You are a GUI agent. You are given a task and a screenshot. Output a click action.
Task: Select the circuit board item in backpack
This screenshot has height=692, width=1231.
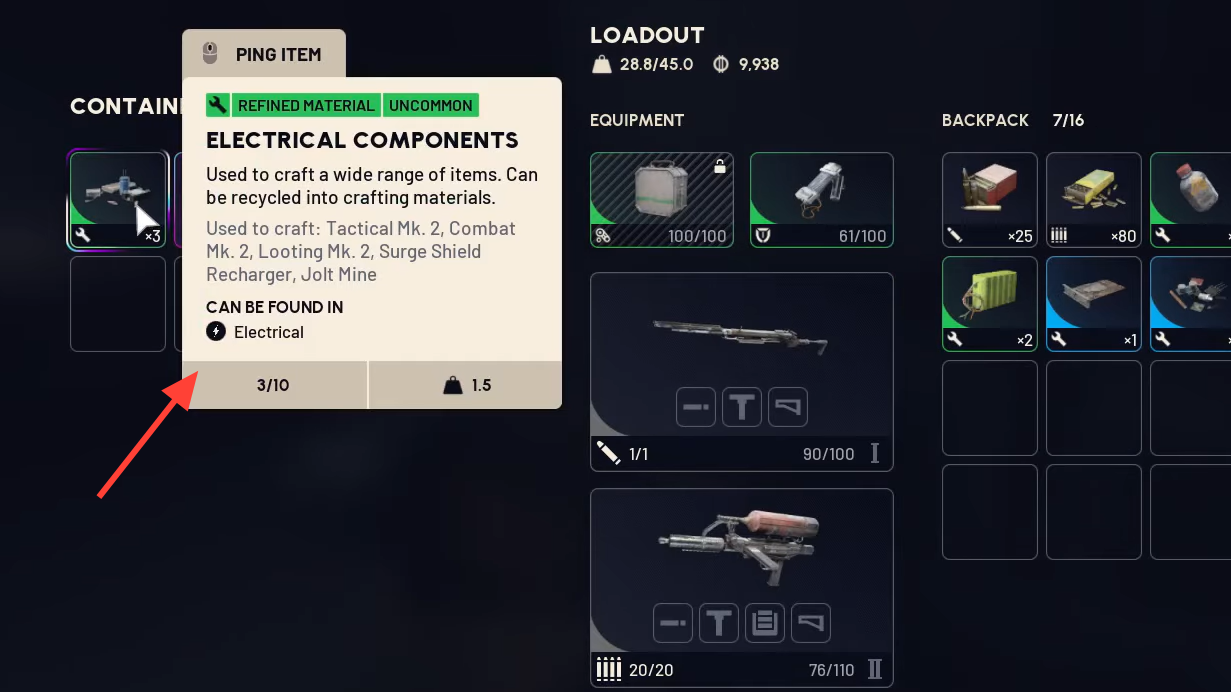click(x=1093, y=303)
